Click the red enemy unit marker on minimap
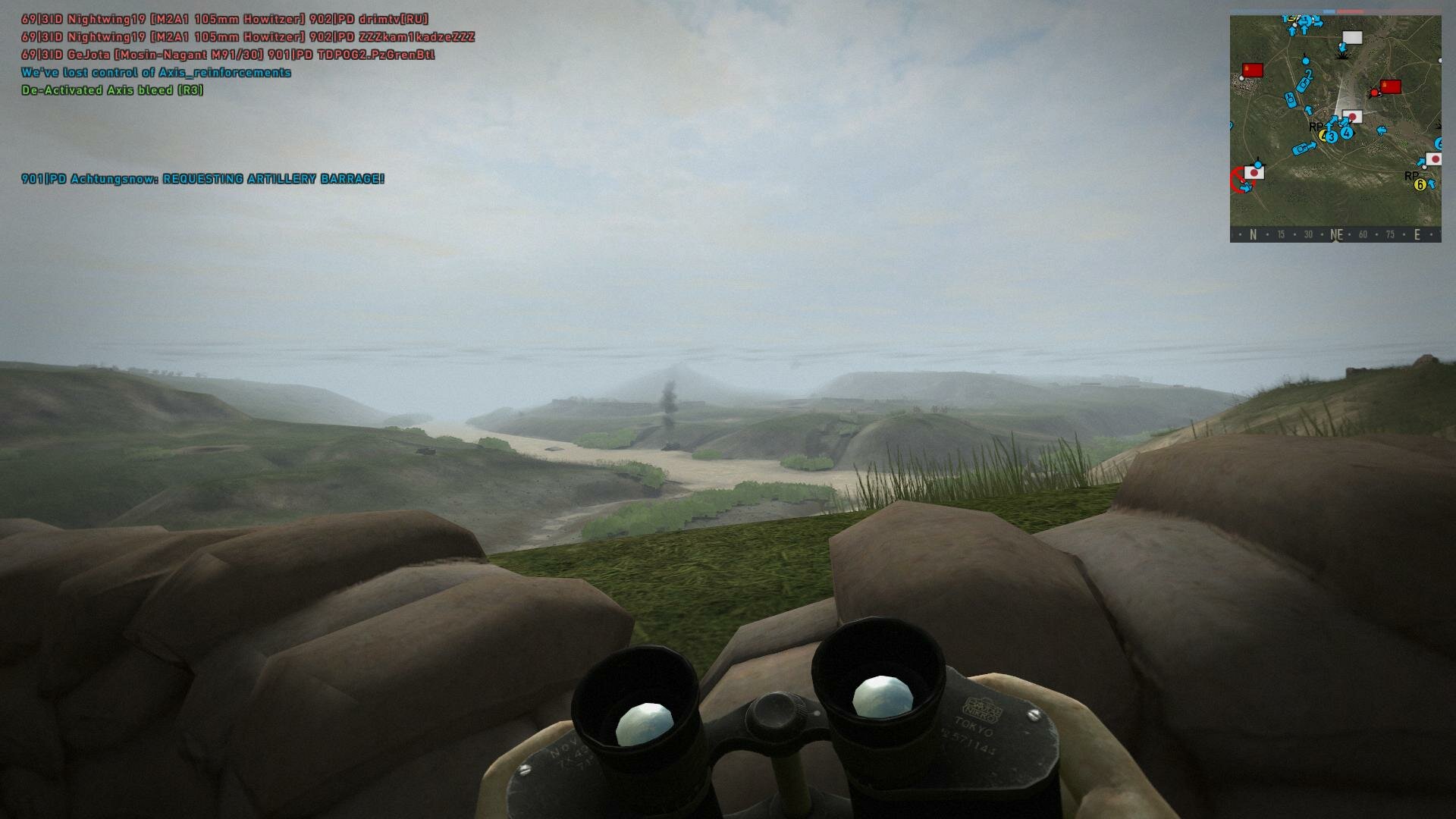The width and height of the screenshot is (1456, 819). tap(1373, 93)
